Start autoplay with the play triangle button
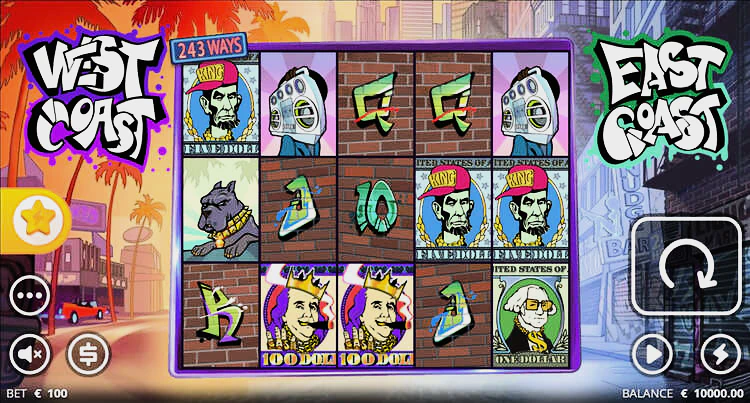750x403 pixels. [x=653, y=353]
